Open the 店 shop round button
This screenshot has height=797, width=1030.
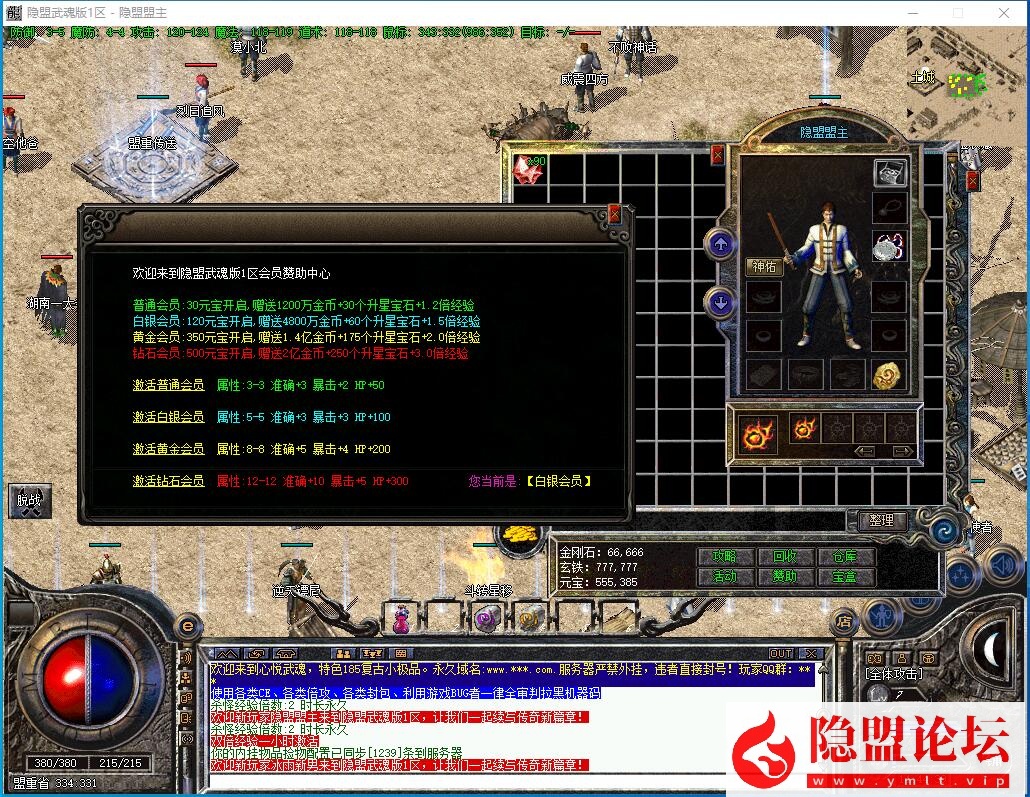842,622
